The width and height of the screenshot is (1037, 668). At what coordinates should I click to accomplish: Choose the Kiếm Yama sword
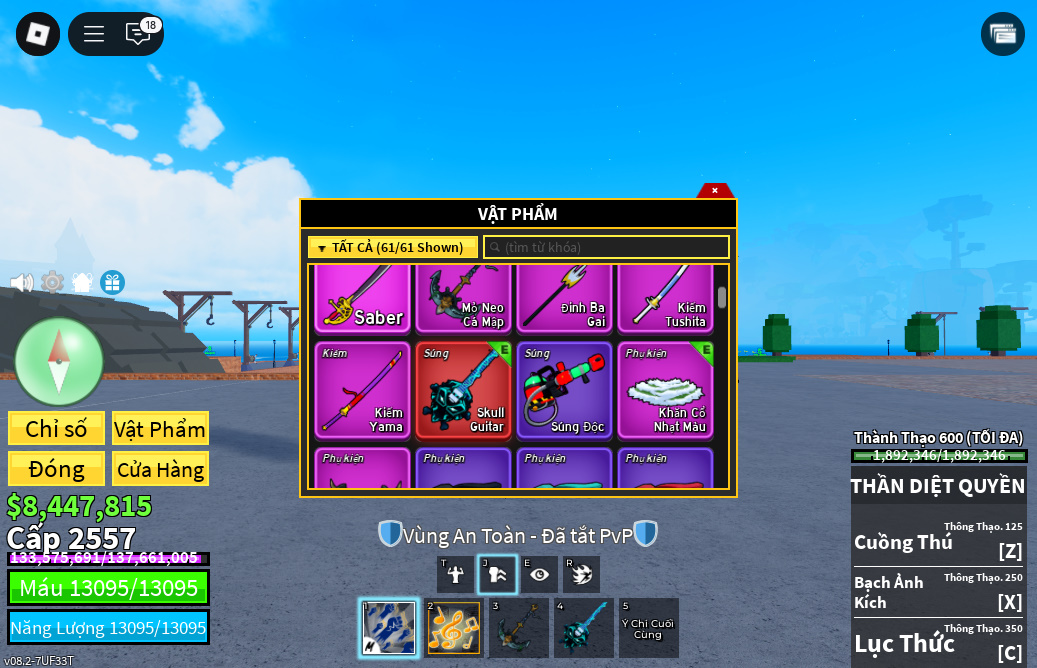tap(362, 391)
